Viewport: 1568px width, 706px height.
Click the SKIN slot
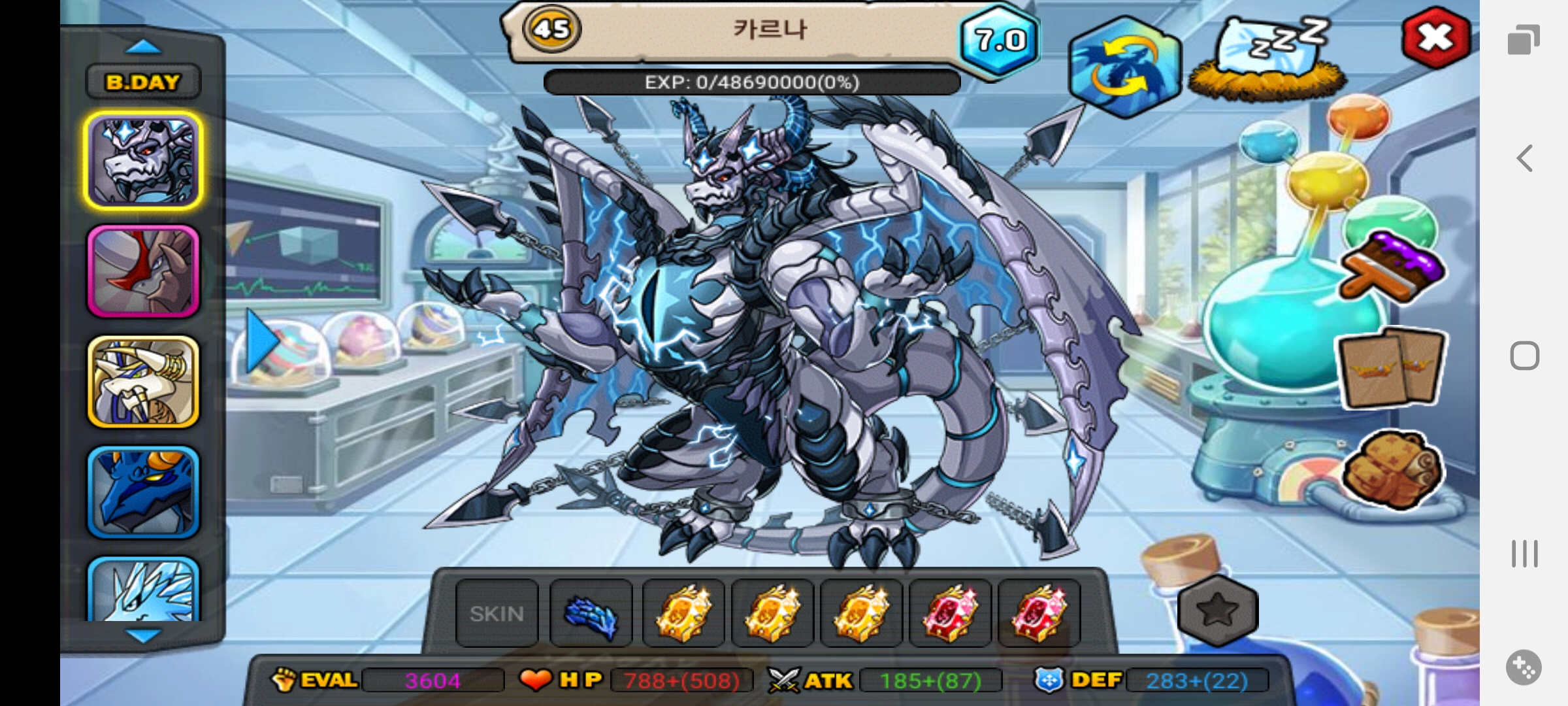497,613
